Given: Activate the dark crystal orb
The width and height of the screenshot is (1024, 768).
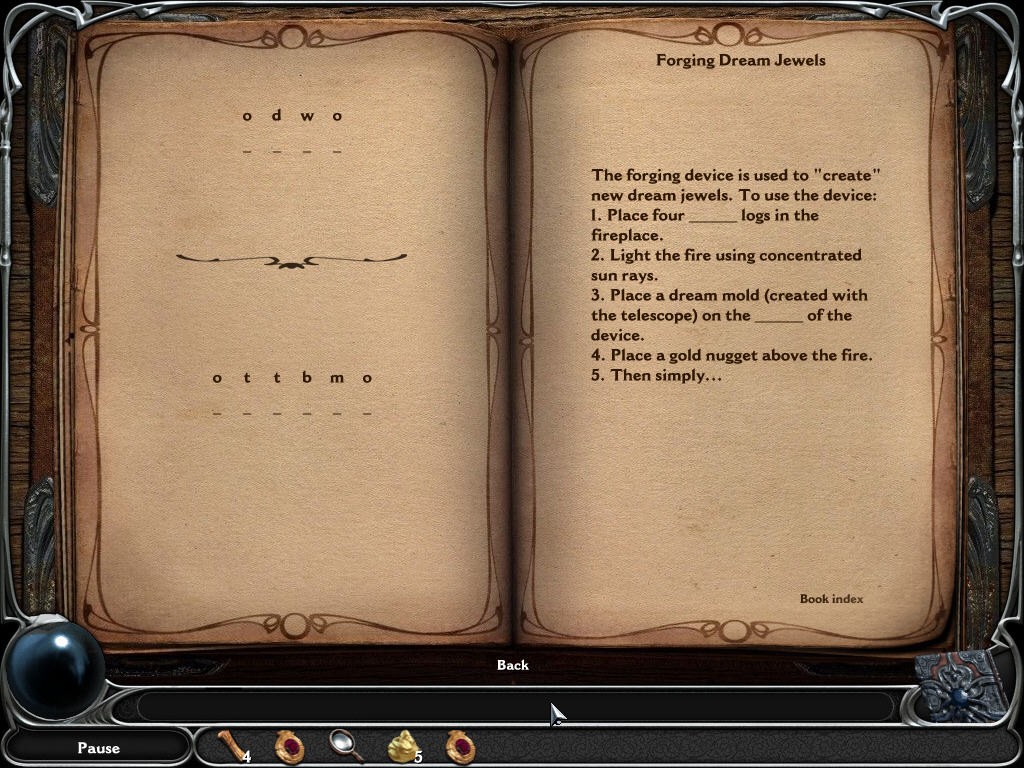Looking at the screenshot, I should pyautogui.click(x=55, y=668).
